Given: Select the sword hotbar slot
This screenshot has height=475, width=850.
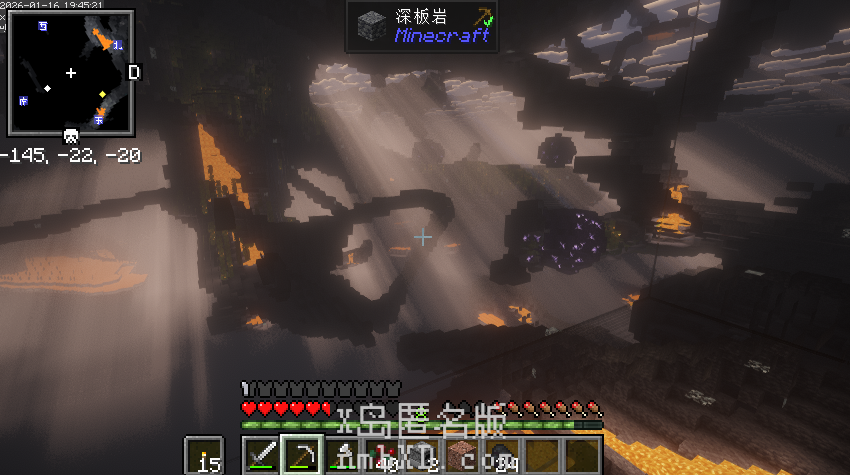Looking at the screenshot, I should pyautogui.click(x=262, y=456).
